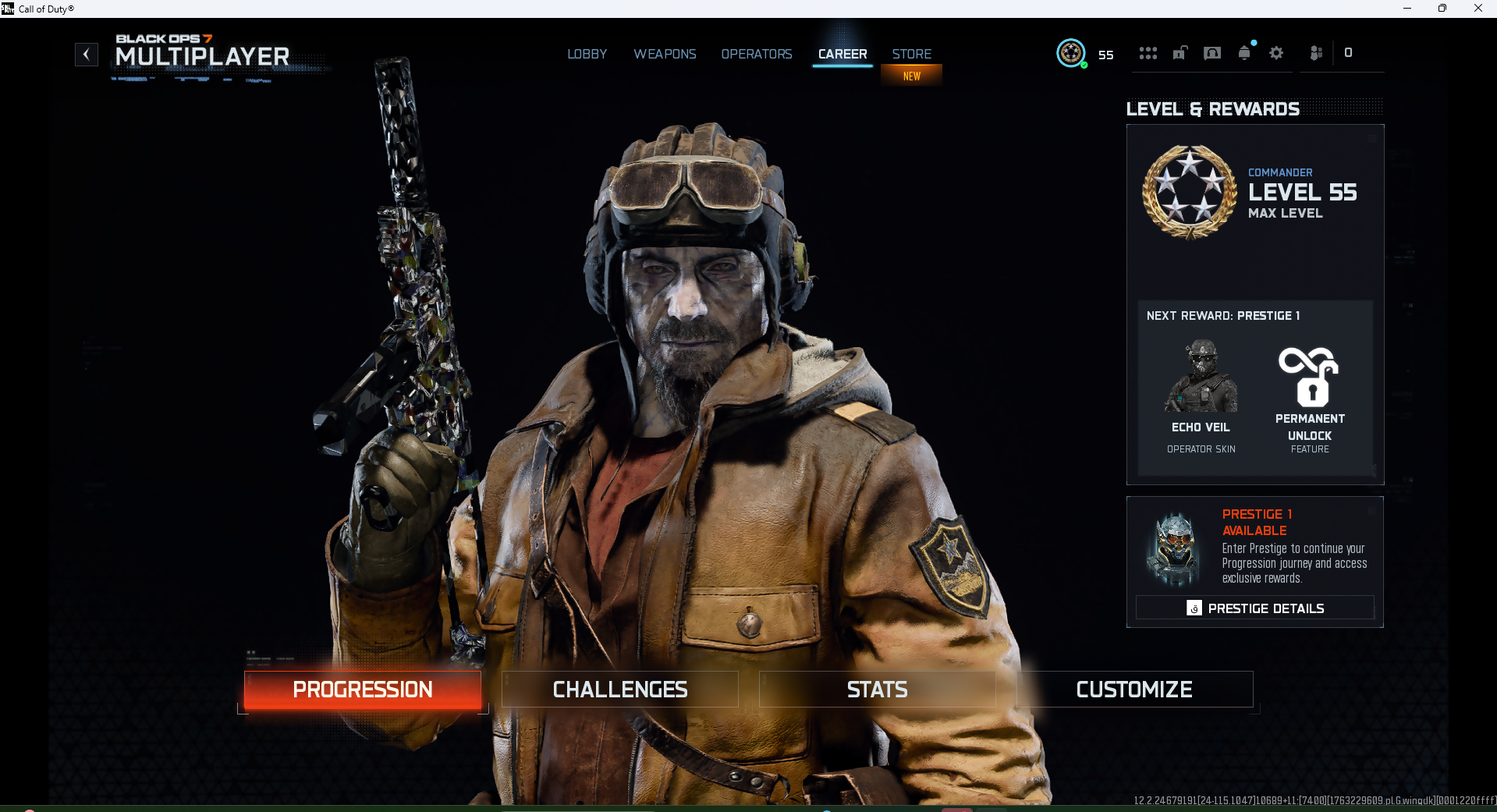
Task: Visit the Store tab
Action: click(911, 55)
